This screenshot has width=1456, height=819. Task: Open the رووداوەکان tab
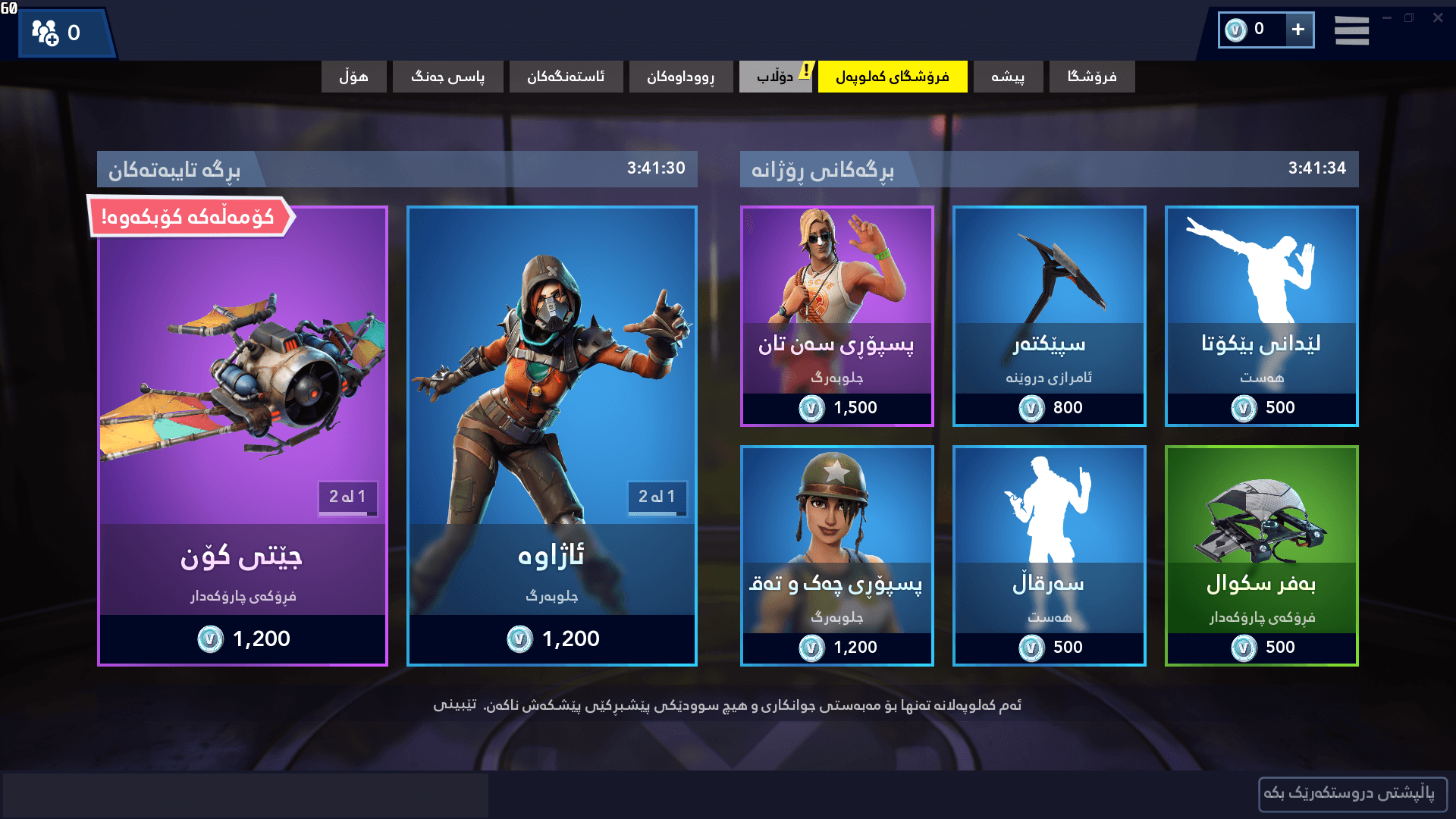click(x=680, y=77)
